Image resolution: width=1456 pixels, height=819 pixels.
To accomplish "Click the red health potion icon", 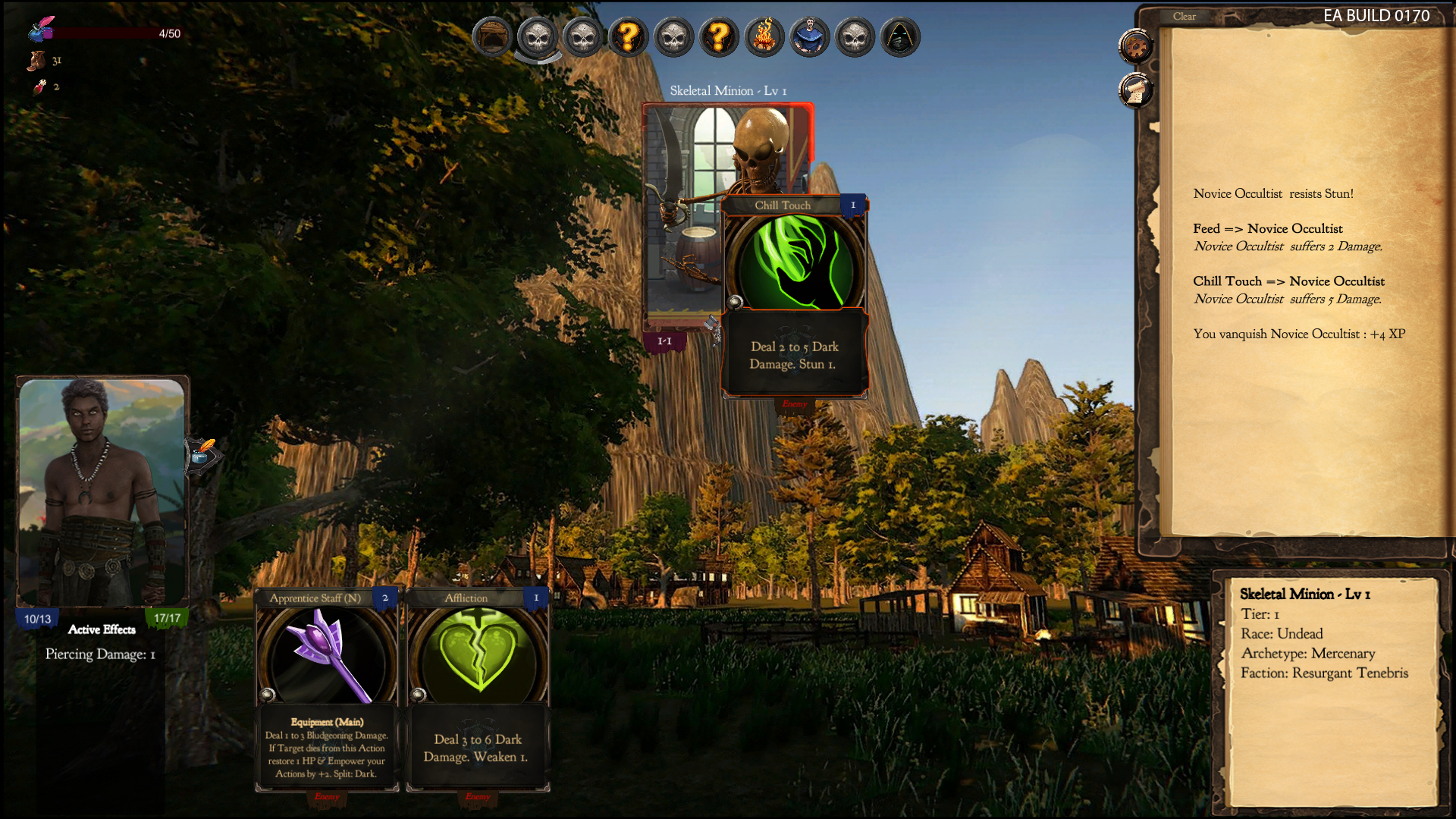I will [39, 86].
